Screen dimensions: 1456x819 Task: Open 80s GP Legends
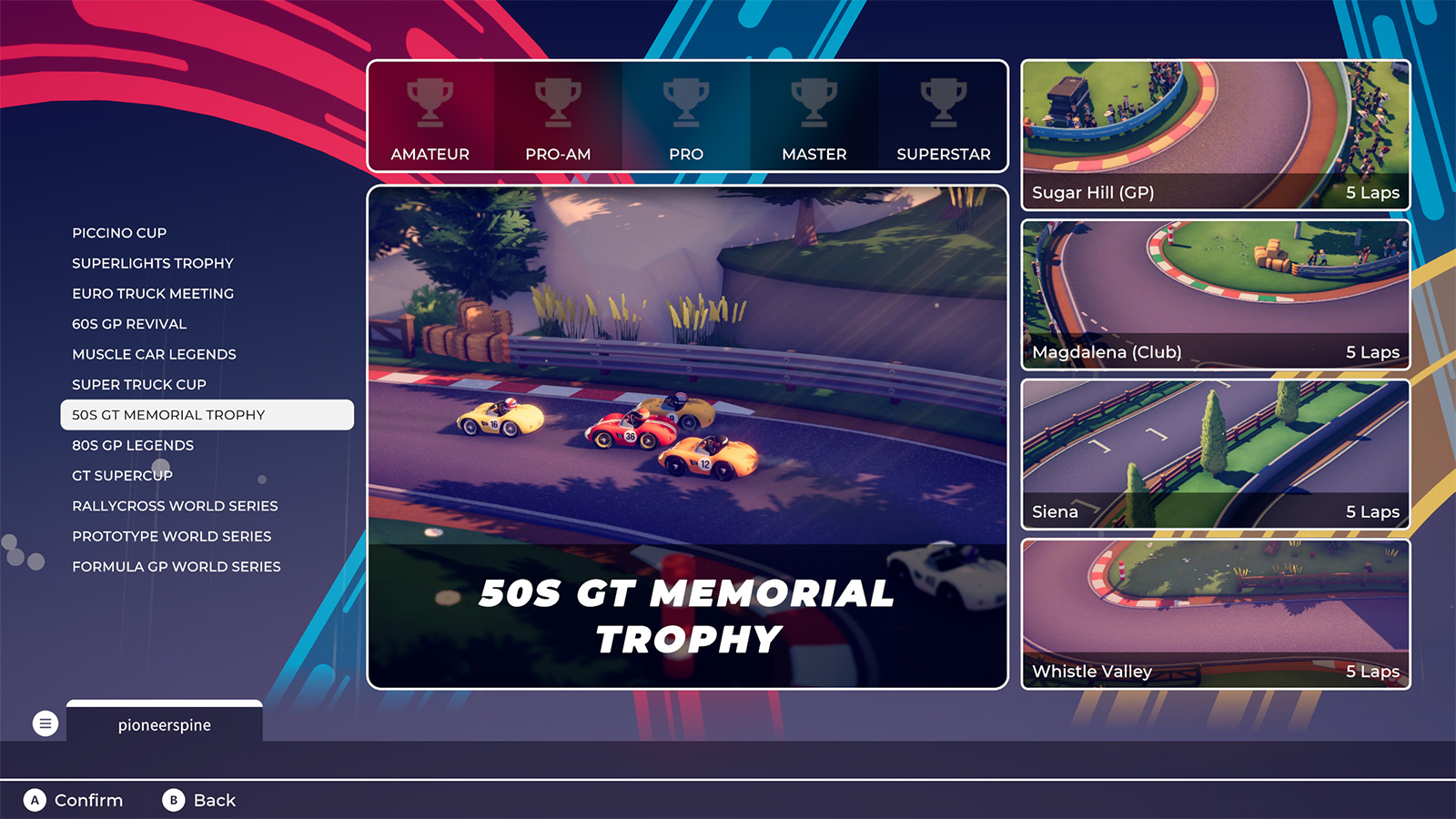coord(133,445)
